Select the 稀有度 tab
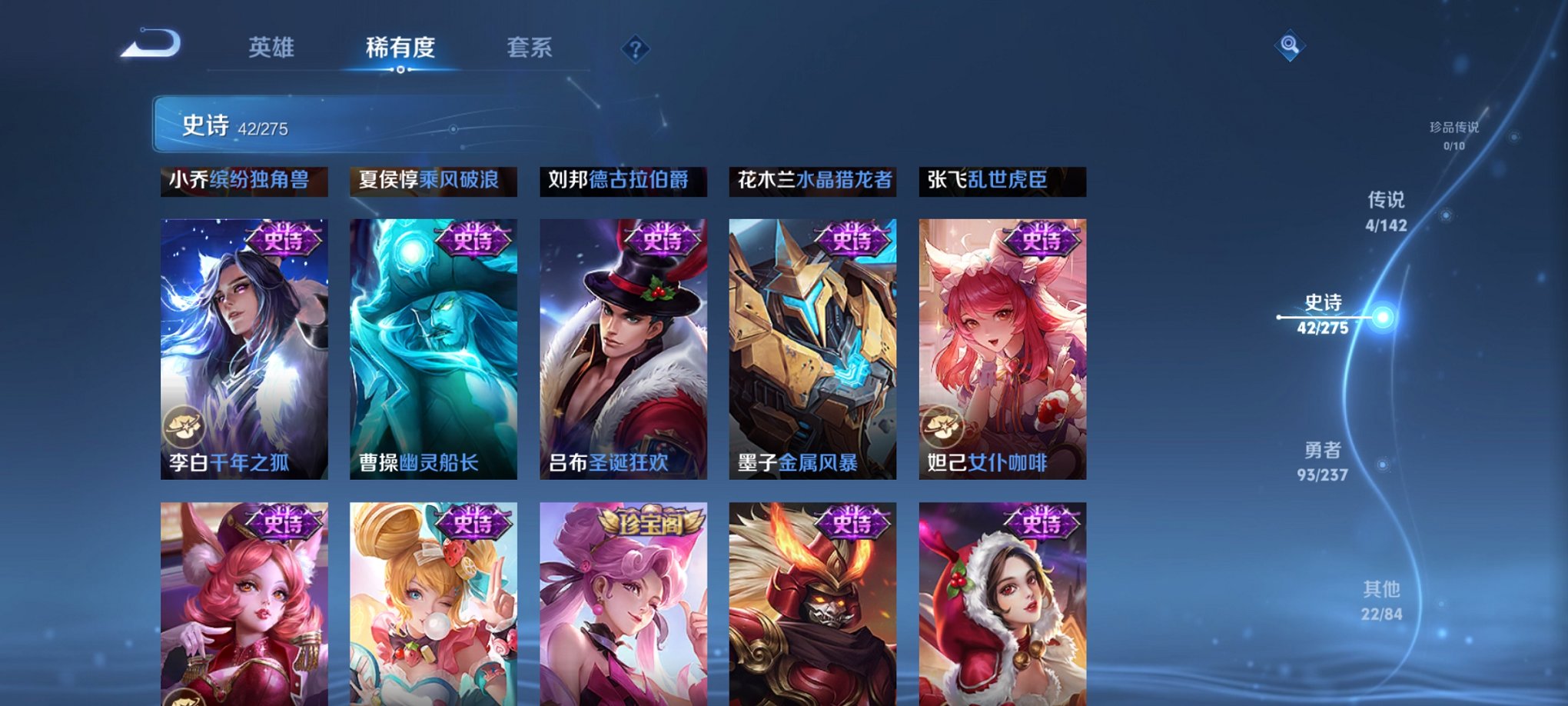 (x=402, y=48)
